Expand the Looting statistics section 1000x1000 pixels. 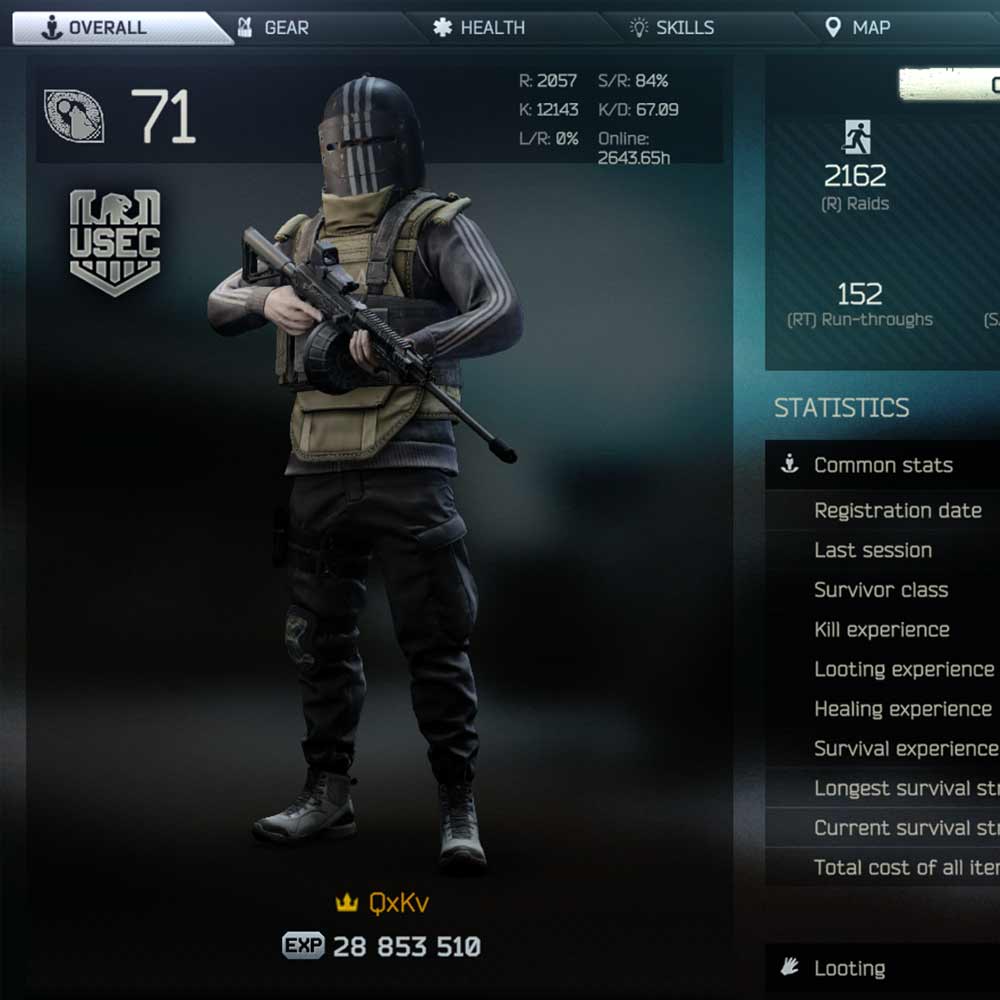(x=849, y=968)
